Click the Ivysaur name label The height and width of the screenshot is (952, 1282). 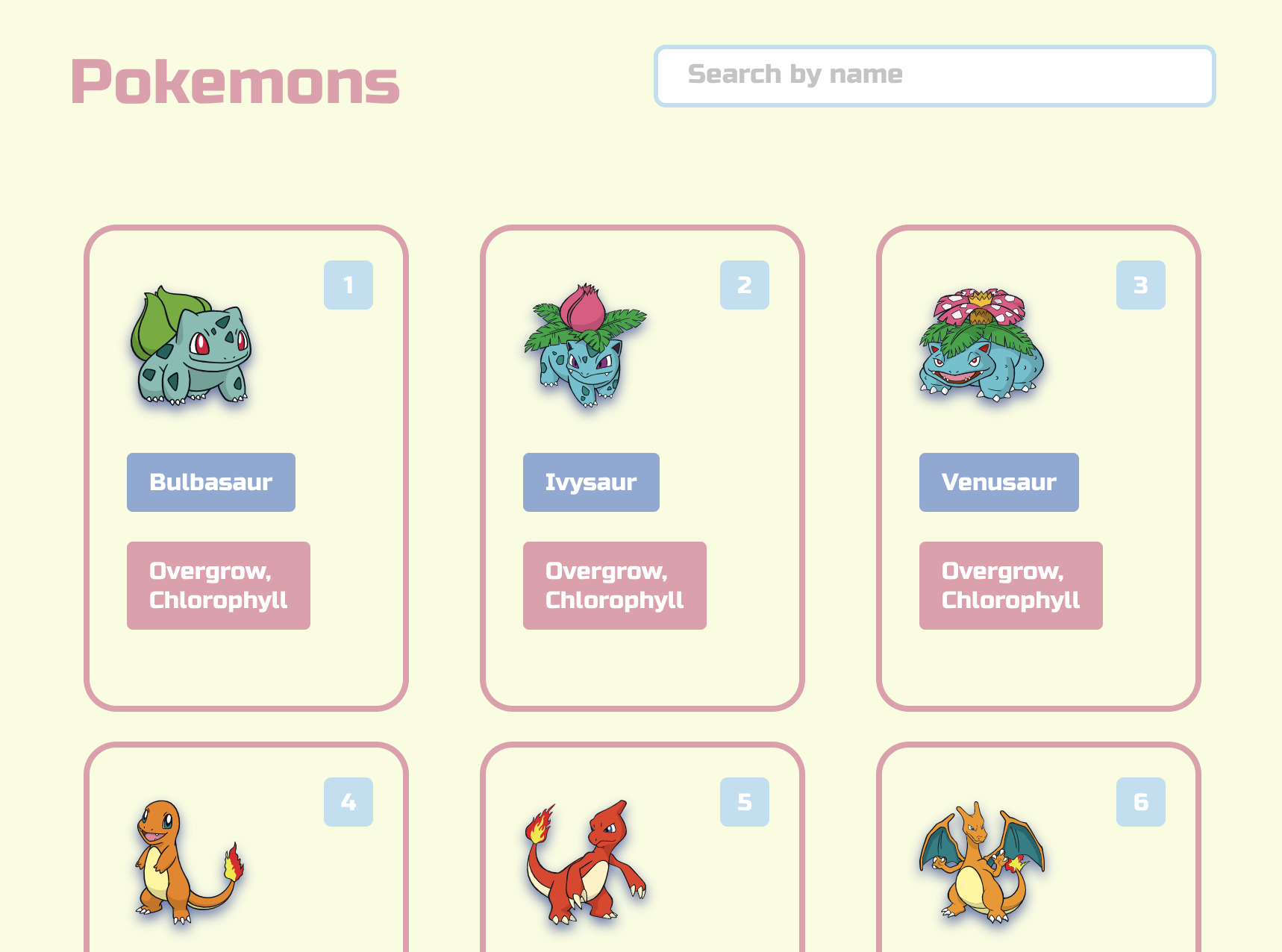(590, 482)
